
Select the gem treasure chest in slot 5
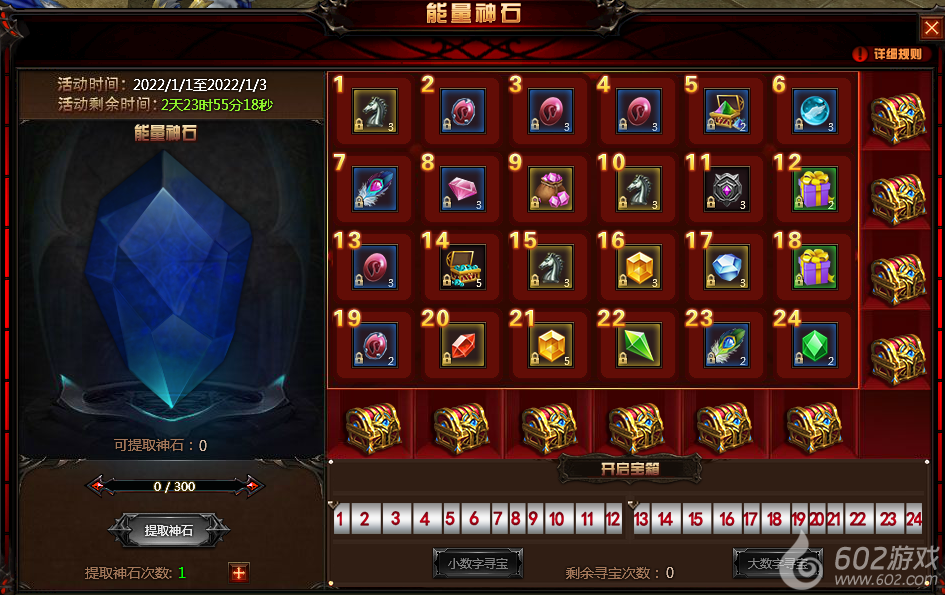tap(727, 110)
